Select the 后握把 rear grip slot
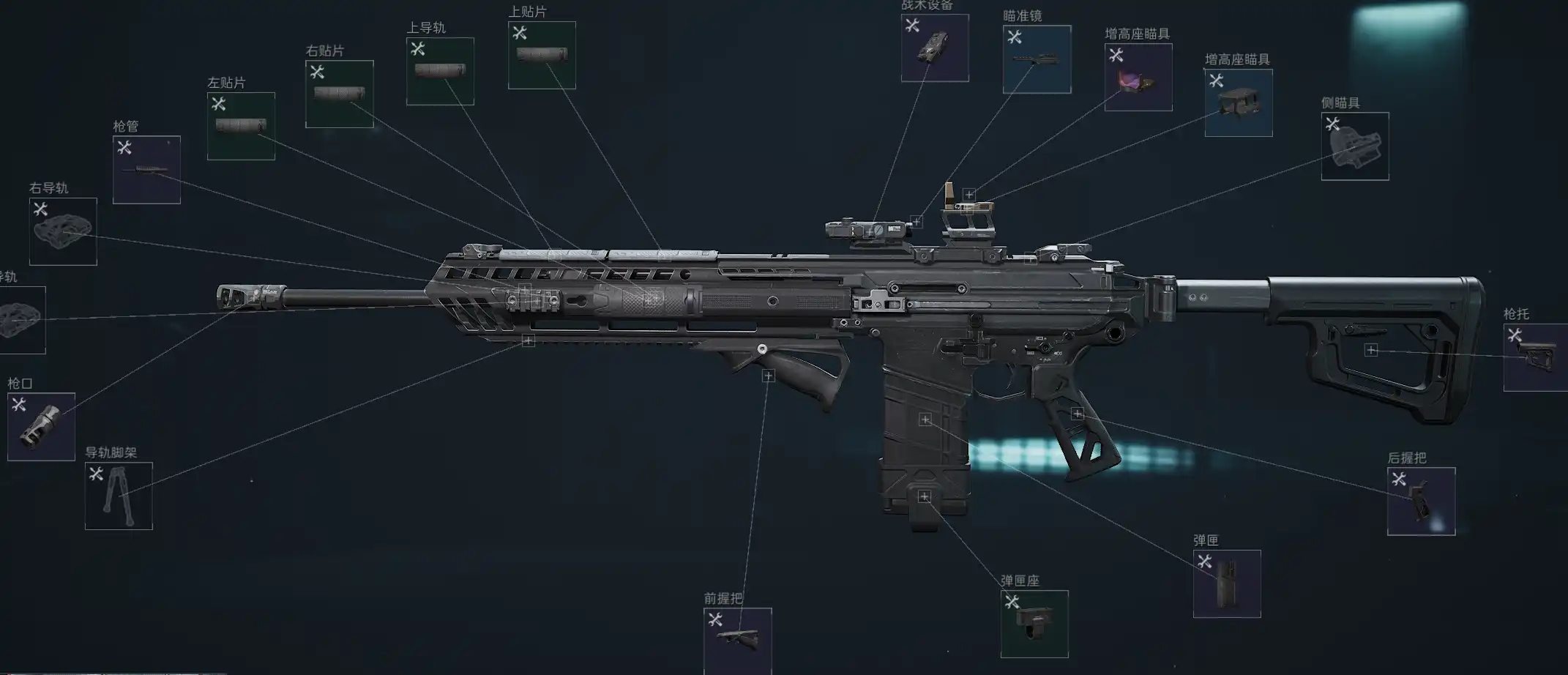 [x=1421, y=501]
